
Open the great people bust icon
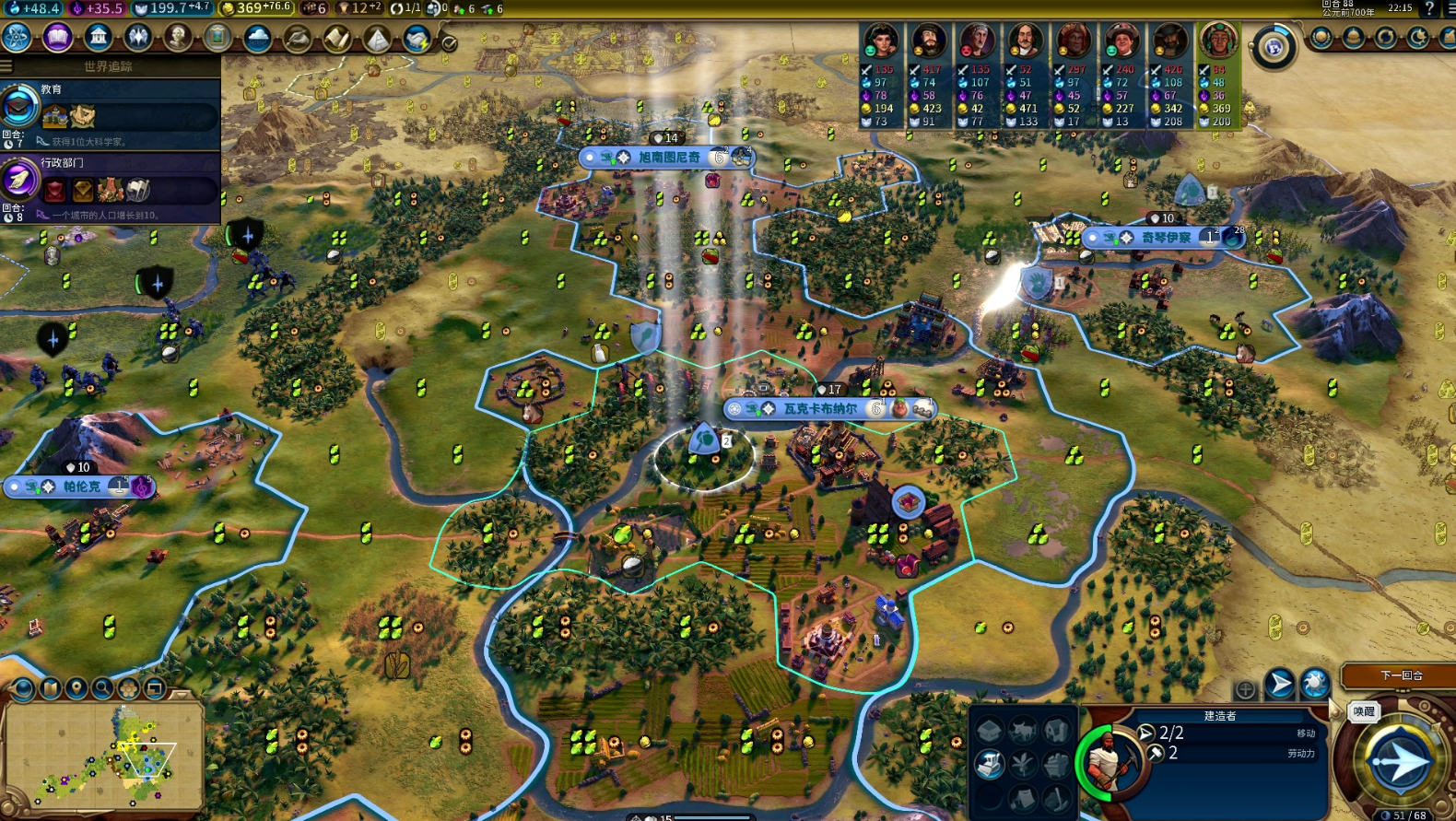coord(178,38)
